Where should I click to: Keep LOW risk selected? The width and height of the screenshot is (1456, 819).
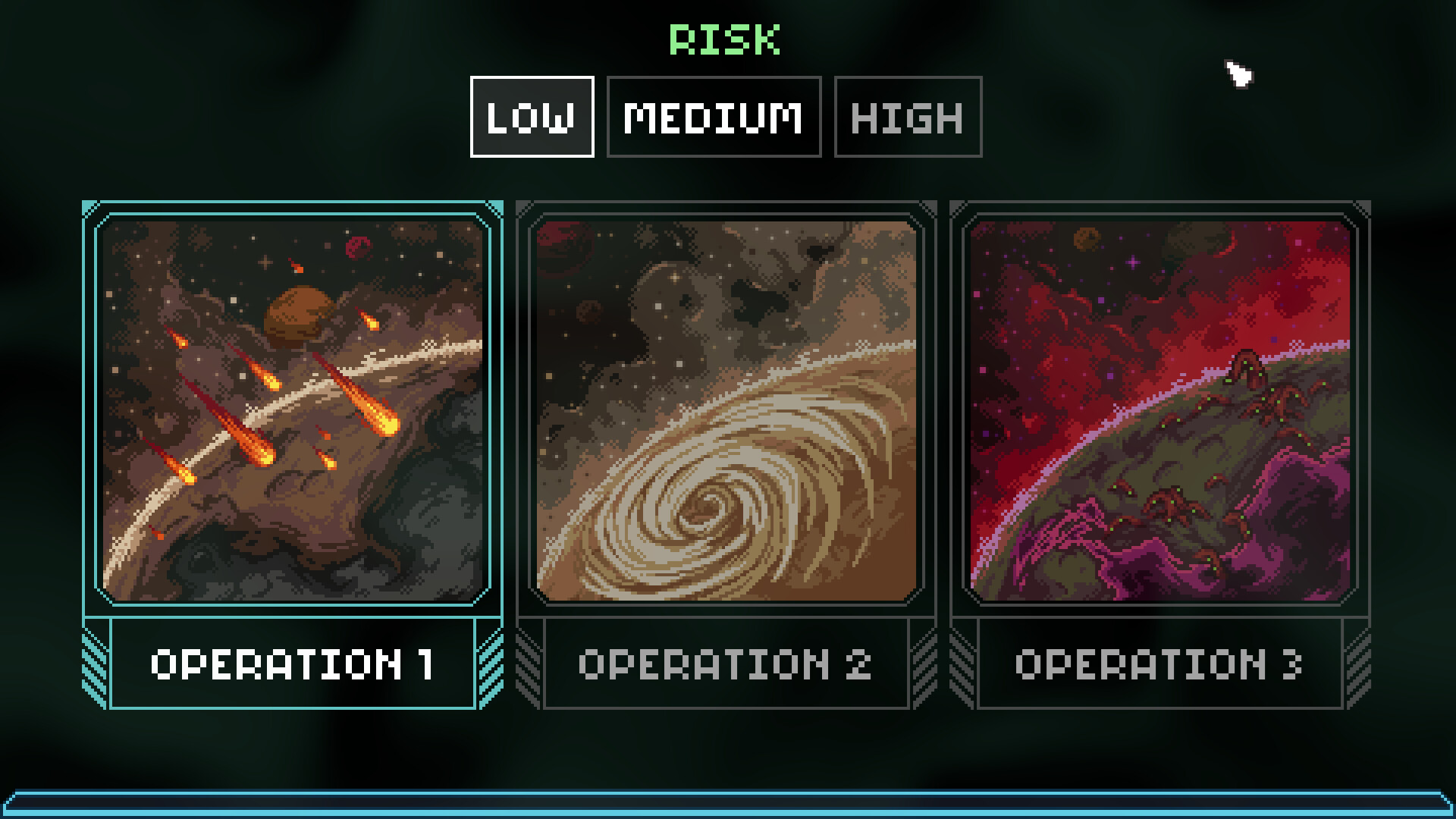point(531,117)
